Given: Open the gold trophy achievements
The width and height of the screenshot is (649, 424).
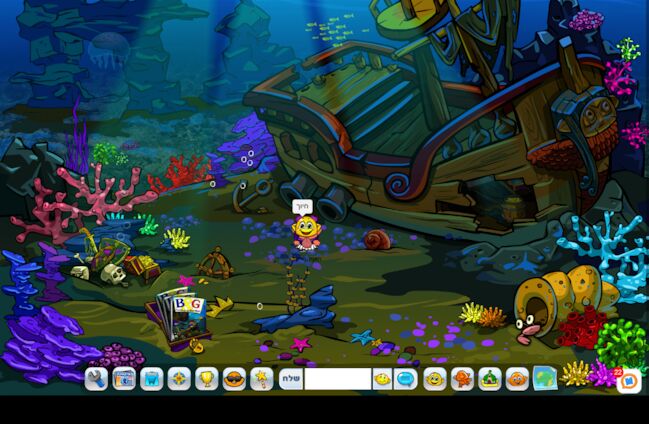Looking at the screenshot, I should tap(207, 379).
